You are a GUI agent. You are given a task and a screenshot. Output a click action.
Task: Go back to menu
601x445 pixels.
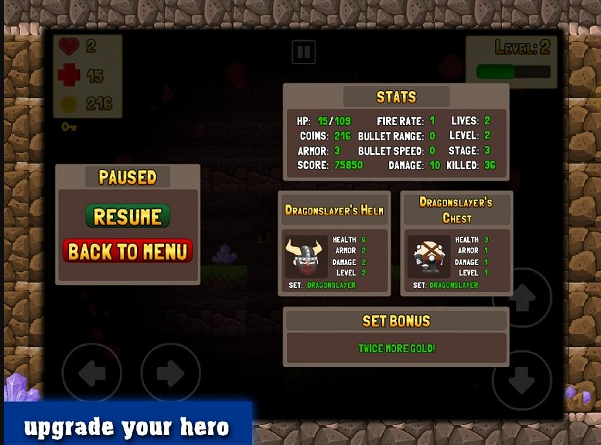click(x=127, y=250)
